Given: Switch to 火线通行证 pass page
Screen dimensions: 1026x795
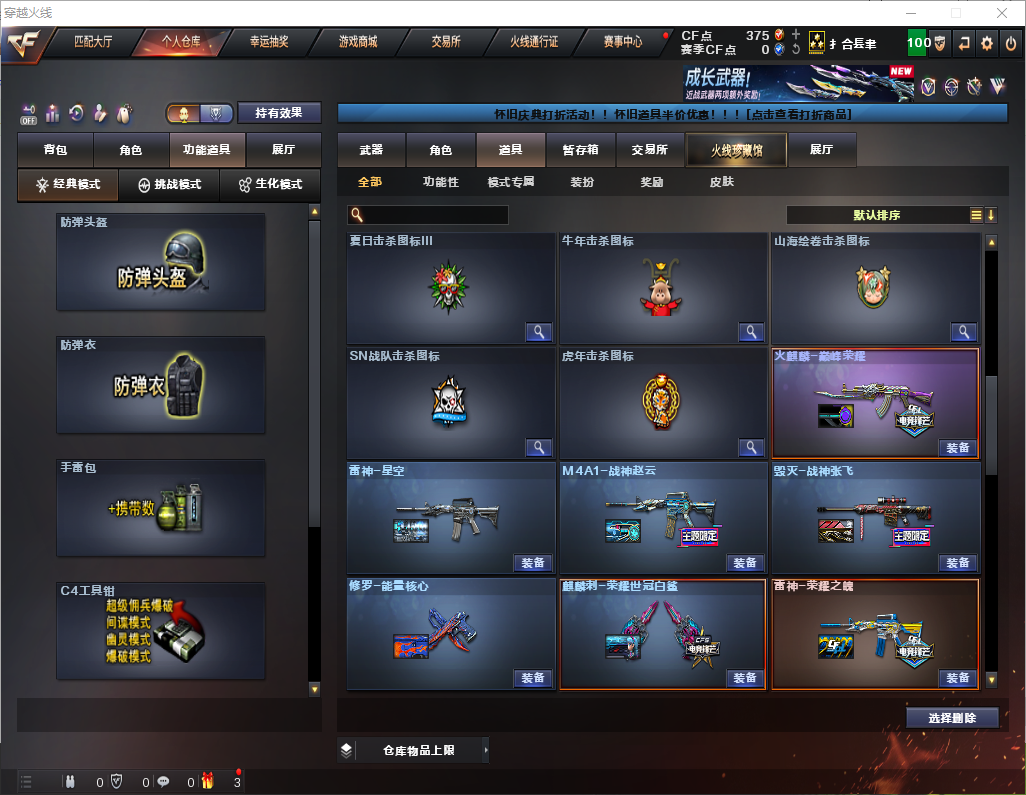Looking at the screenshot, I should point(534,42).
